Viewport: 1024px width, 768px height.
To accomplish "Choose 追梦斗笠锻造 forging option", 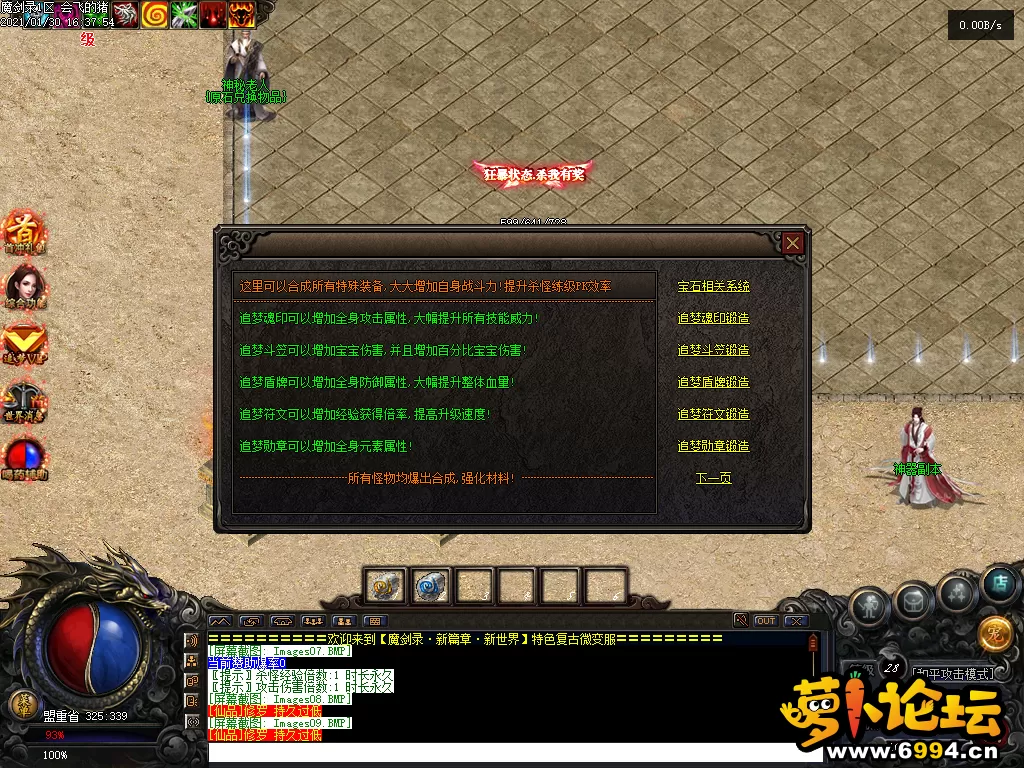I will tap(713, 350).
